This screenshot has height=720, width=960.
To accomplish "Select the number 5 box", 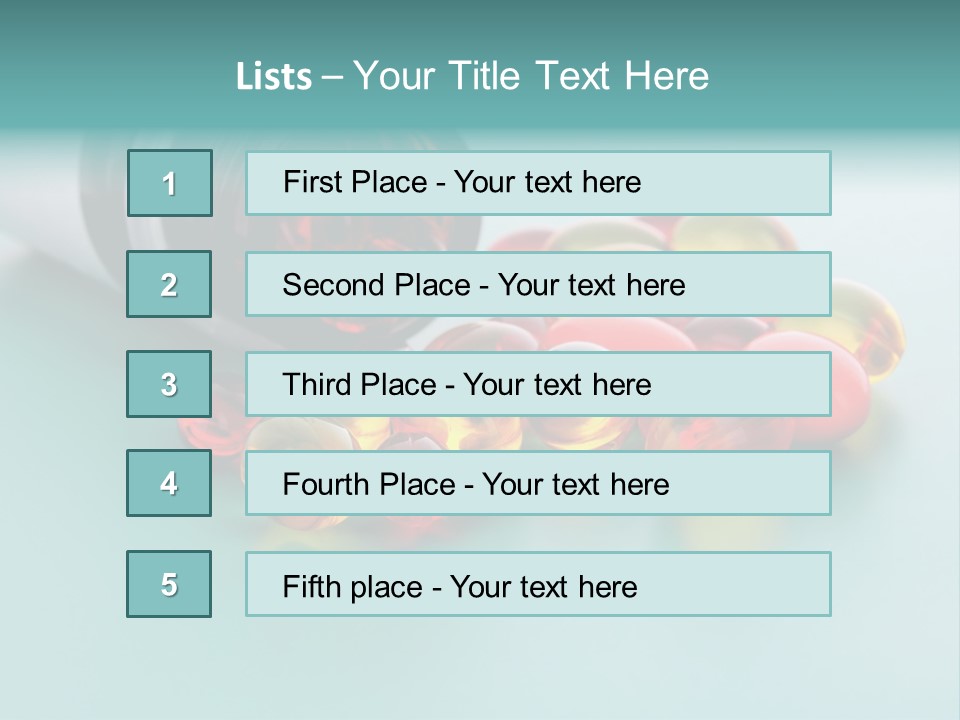I will (x=169, y=584).
